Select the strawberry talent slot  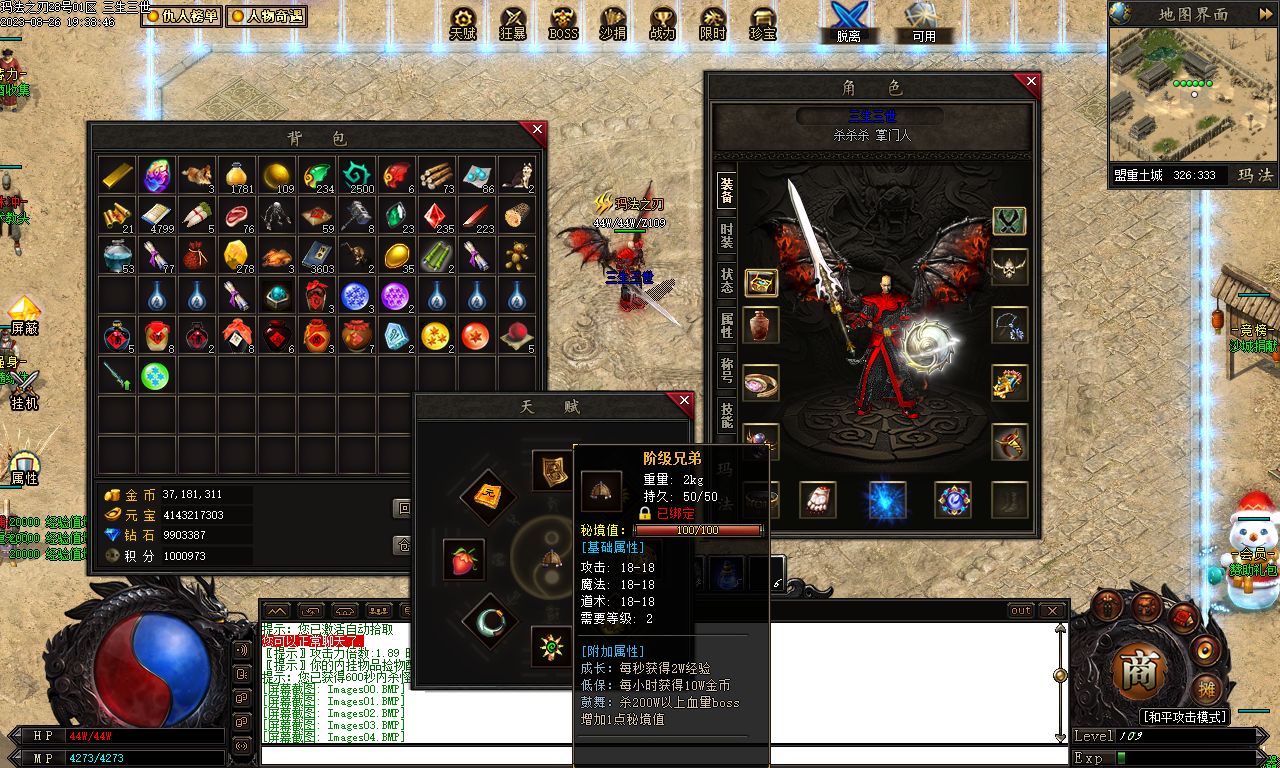pos(463,559)
